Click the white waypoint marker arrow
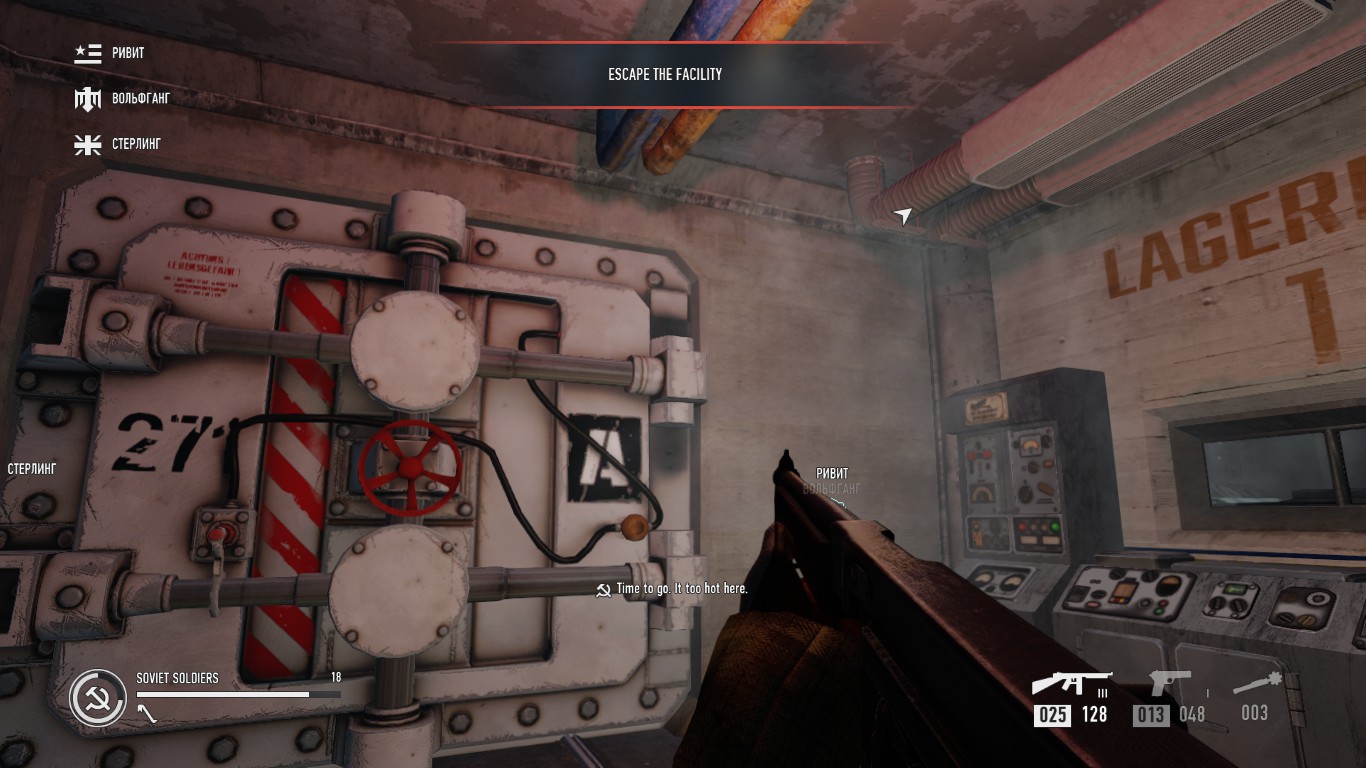The width and height of the screenshot is (1366, 768). [x=903, y=216]
